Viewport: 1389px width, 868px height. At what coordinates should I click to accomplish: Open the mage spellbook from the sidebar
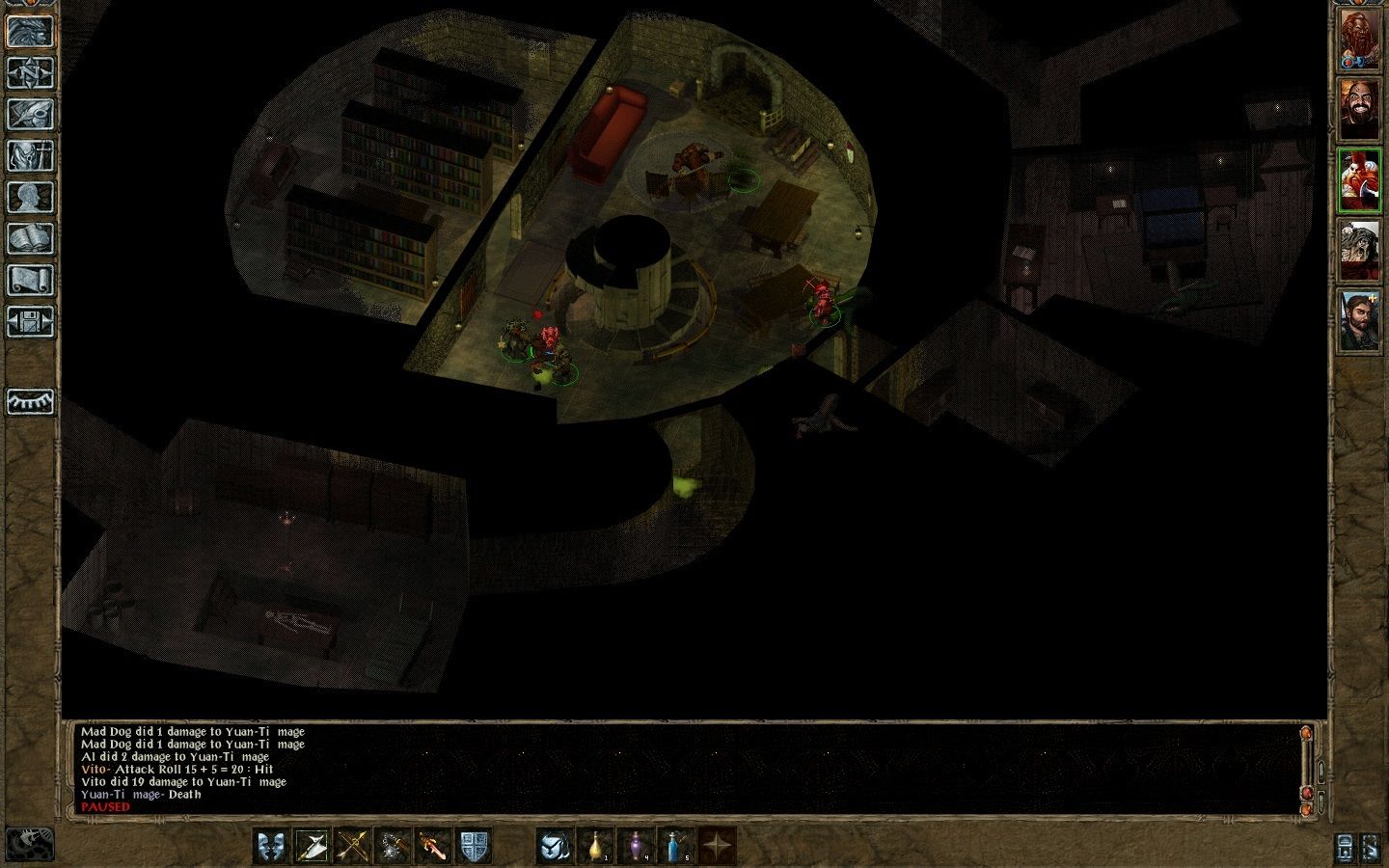point(30,238)
